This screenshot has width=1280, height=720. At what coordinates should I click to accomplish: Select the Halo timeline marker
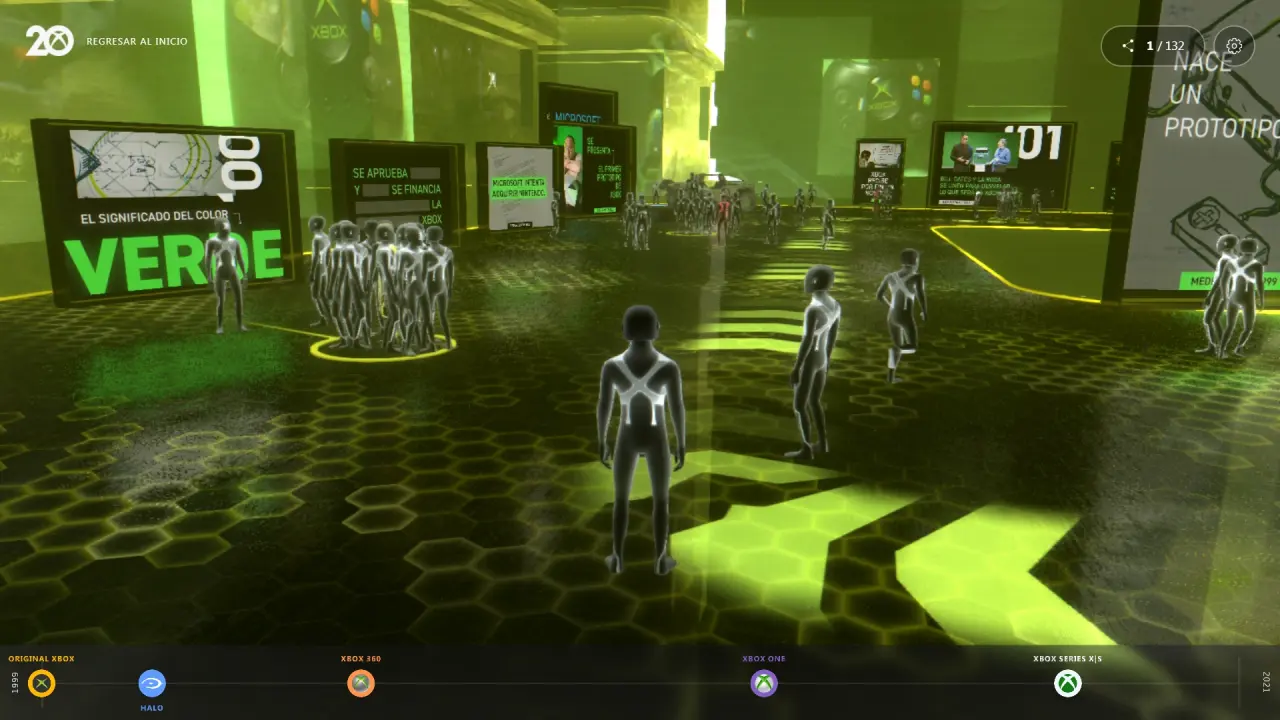[152, 684]
